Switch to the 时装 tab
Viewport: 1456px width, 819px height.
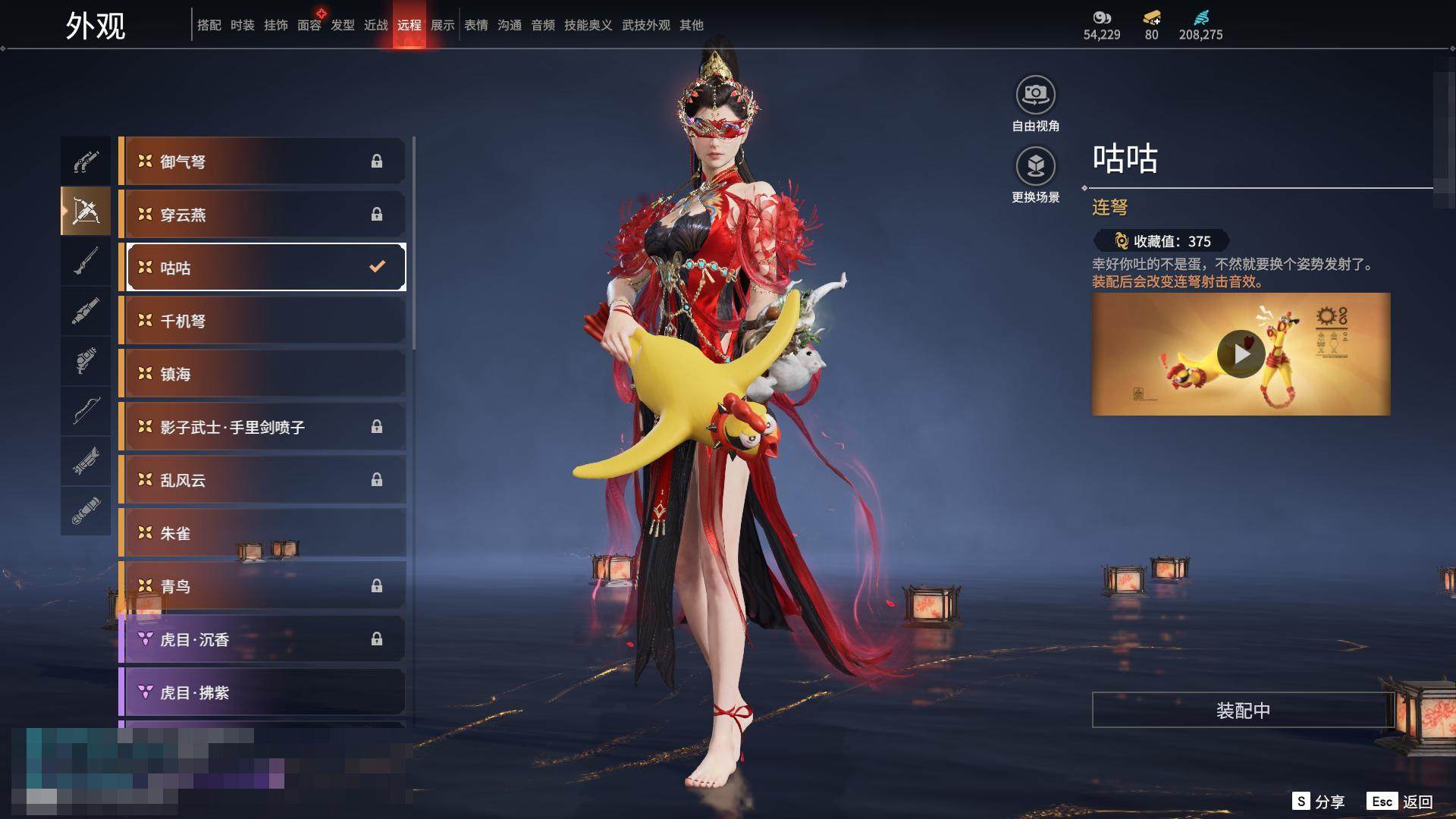point(243,25)
